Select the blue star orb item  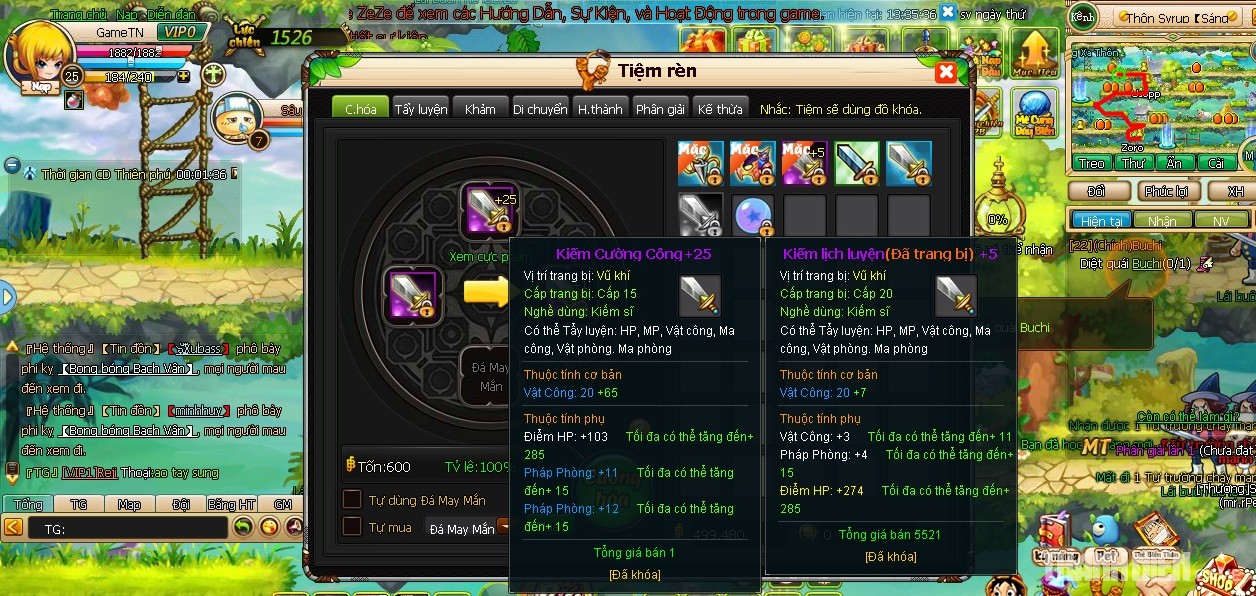[752, 216]
